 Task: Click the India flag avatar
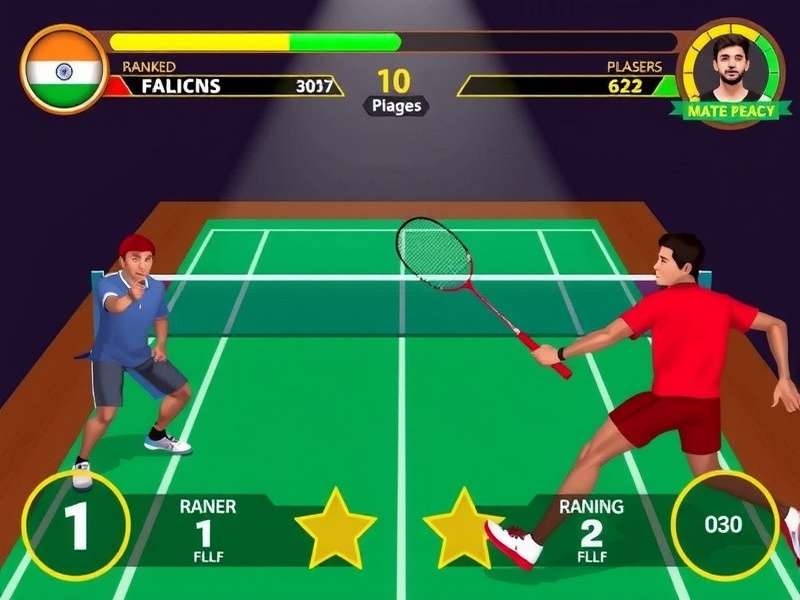[x=64, y=70]
